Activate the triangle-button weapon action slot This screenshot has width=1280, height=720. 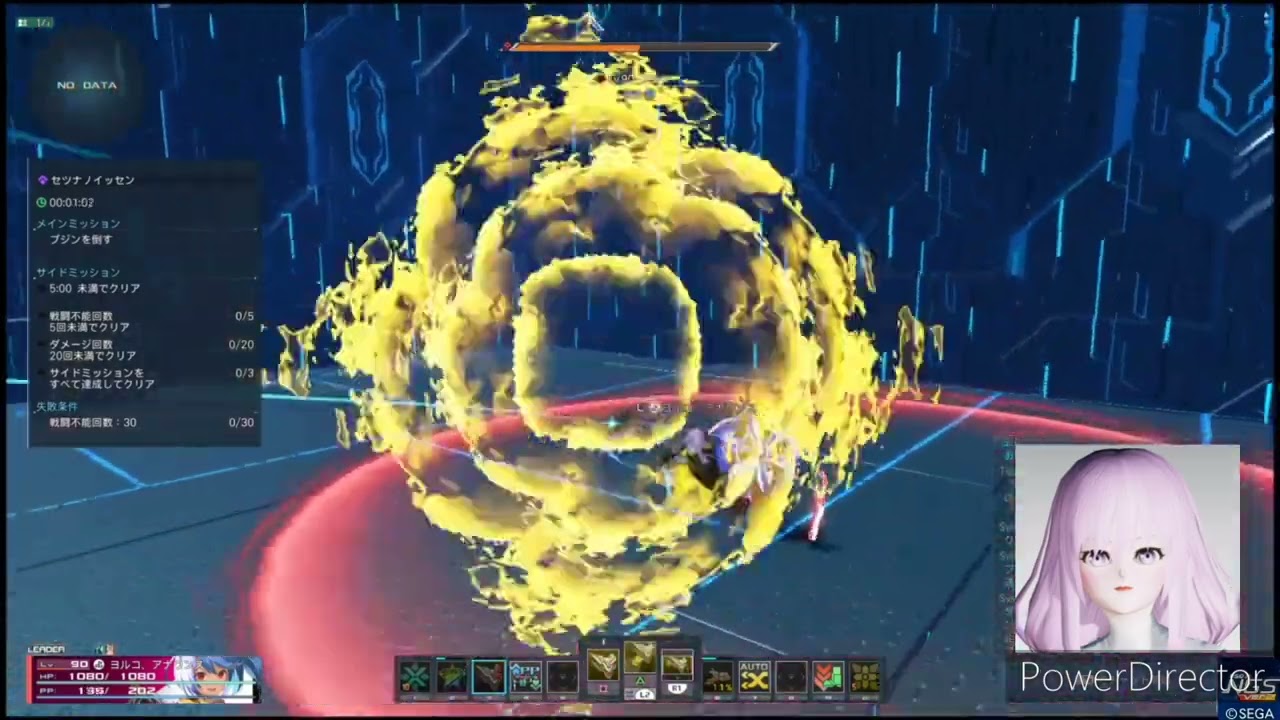(x=640, y=660)
